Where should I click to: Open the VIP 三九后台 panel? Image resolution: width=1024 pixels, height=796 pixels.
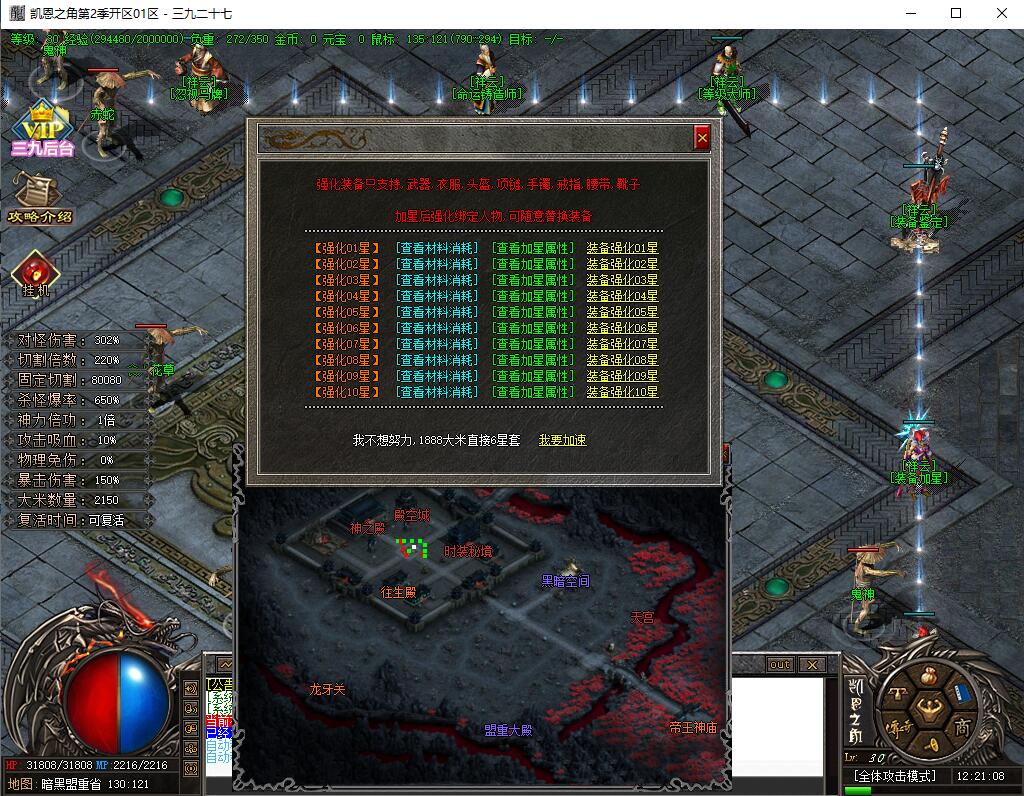42,130
